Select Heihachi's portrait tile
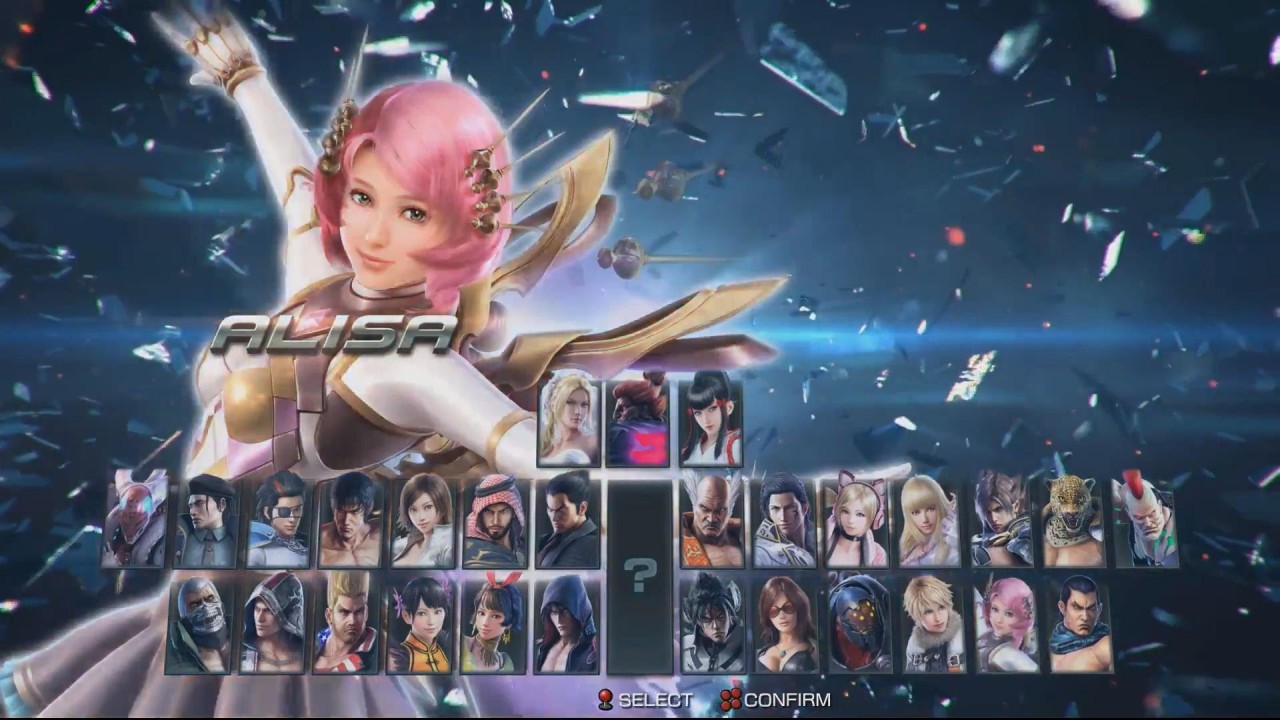 pos(713,521)
